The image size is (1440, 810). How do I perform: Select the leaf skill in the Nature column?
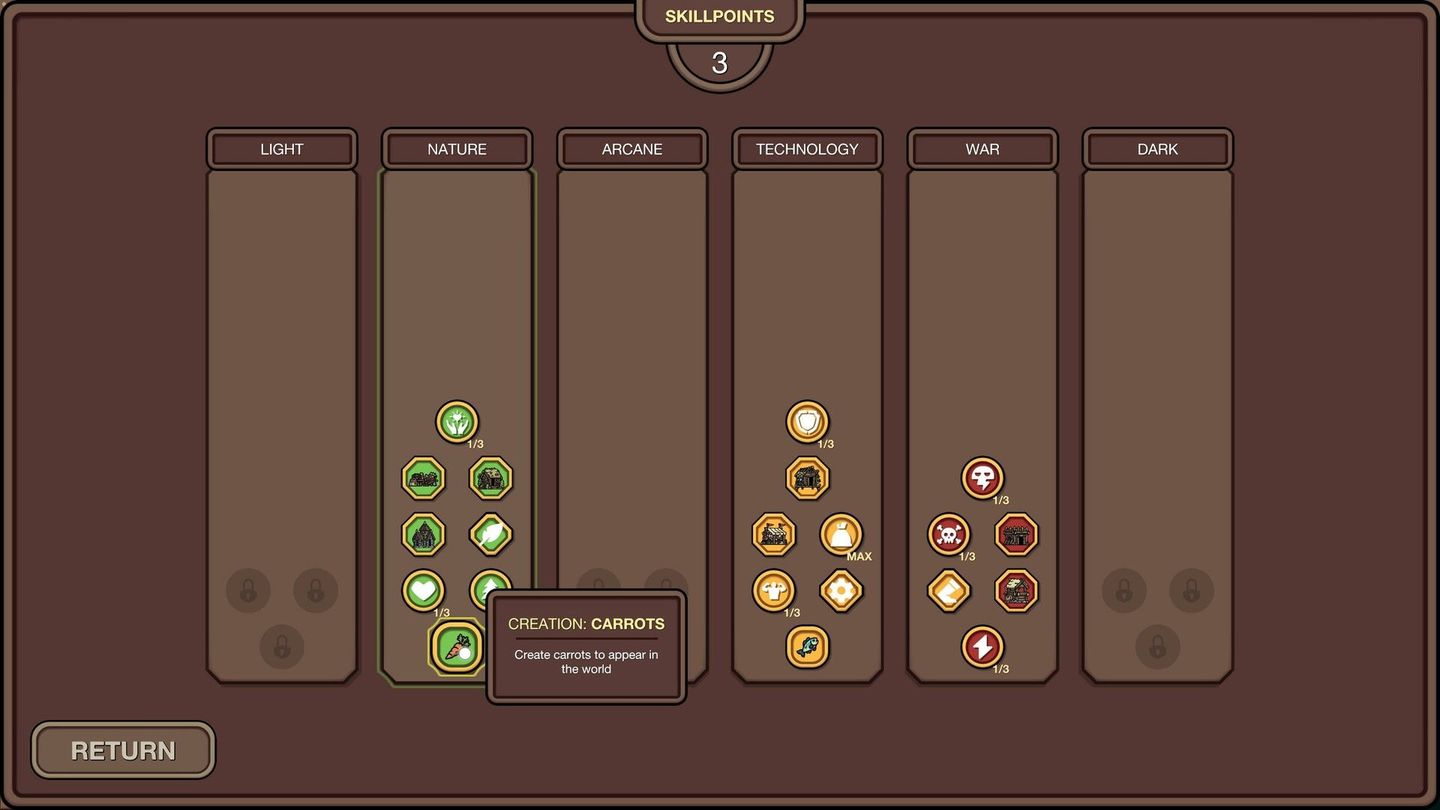[491, 533]
